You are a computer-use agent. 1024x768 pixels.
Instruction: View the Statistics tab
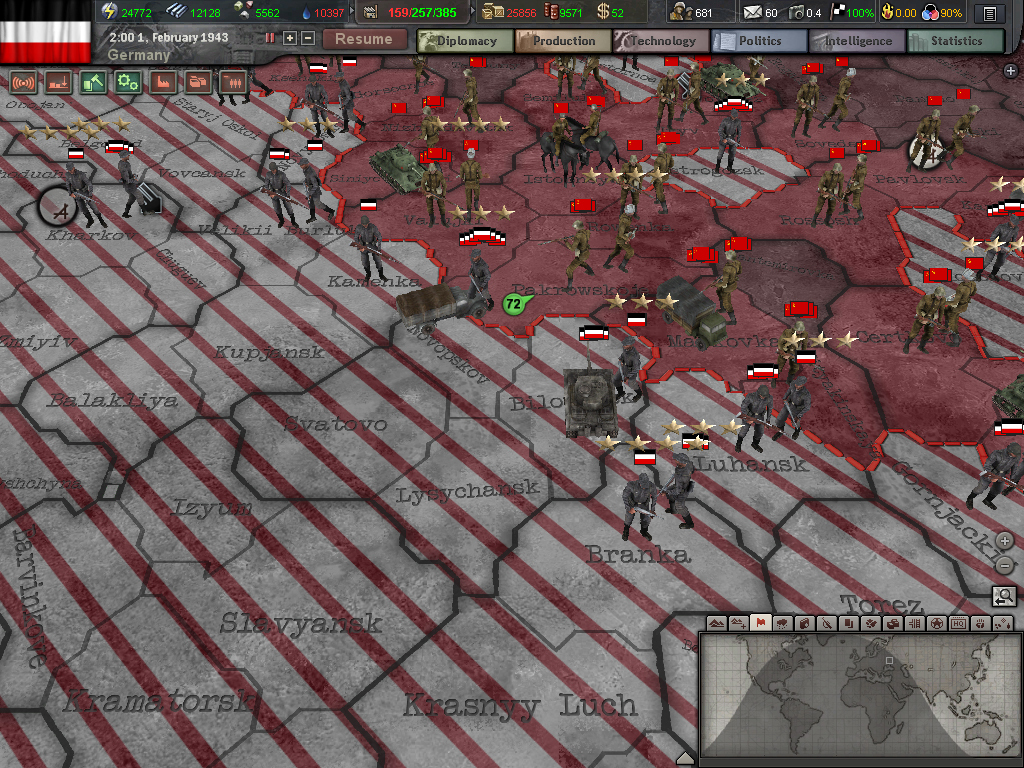click(955, 41)
